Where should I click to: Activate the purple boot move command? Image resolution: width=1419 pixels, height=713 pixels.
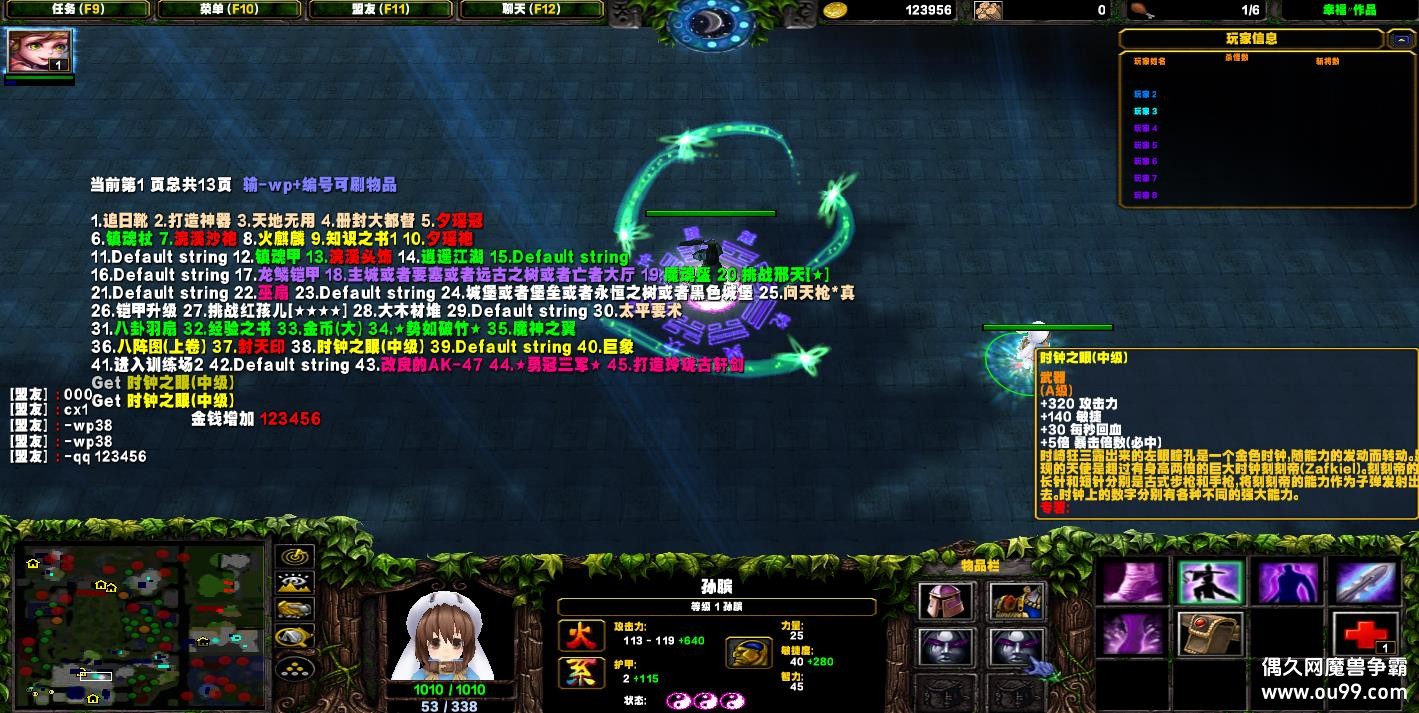[1134, 582]
